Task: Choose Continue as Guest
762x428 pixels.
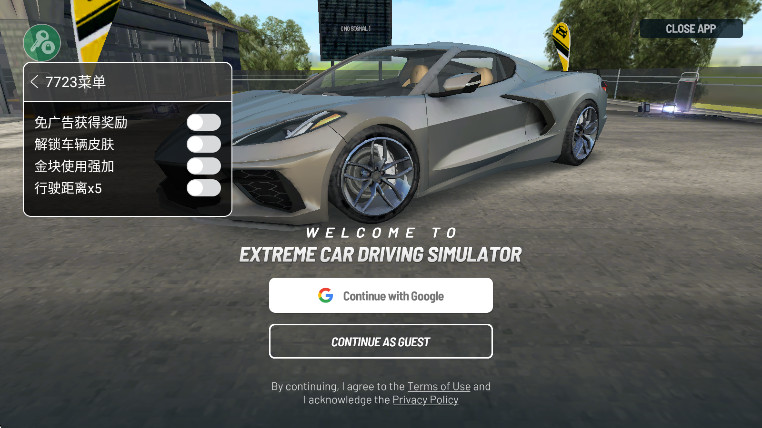Action: pyautogui.click(x=380, y=342)
